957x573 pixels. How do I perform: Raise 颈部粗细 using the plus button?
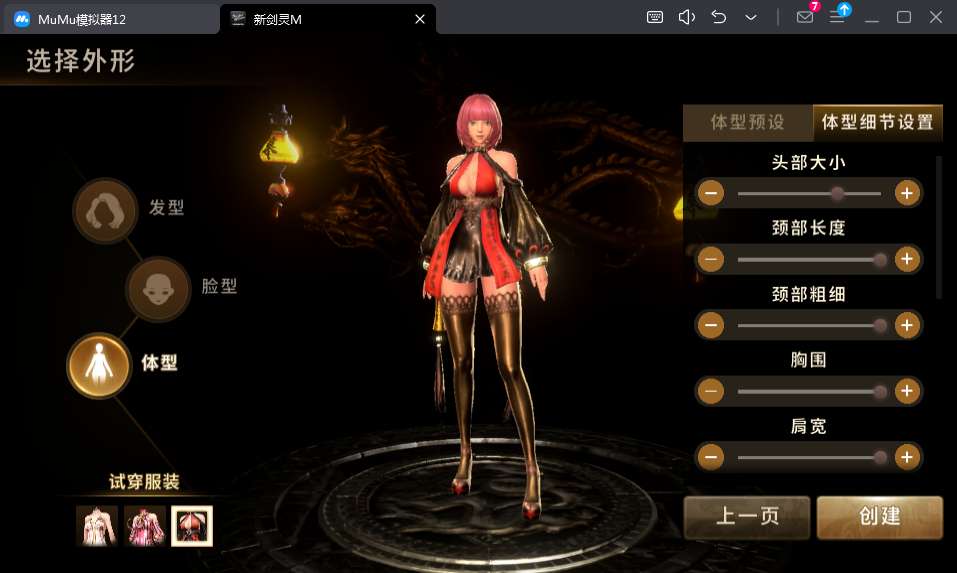point(906,325)
